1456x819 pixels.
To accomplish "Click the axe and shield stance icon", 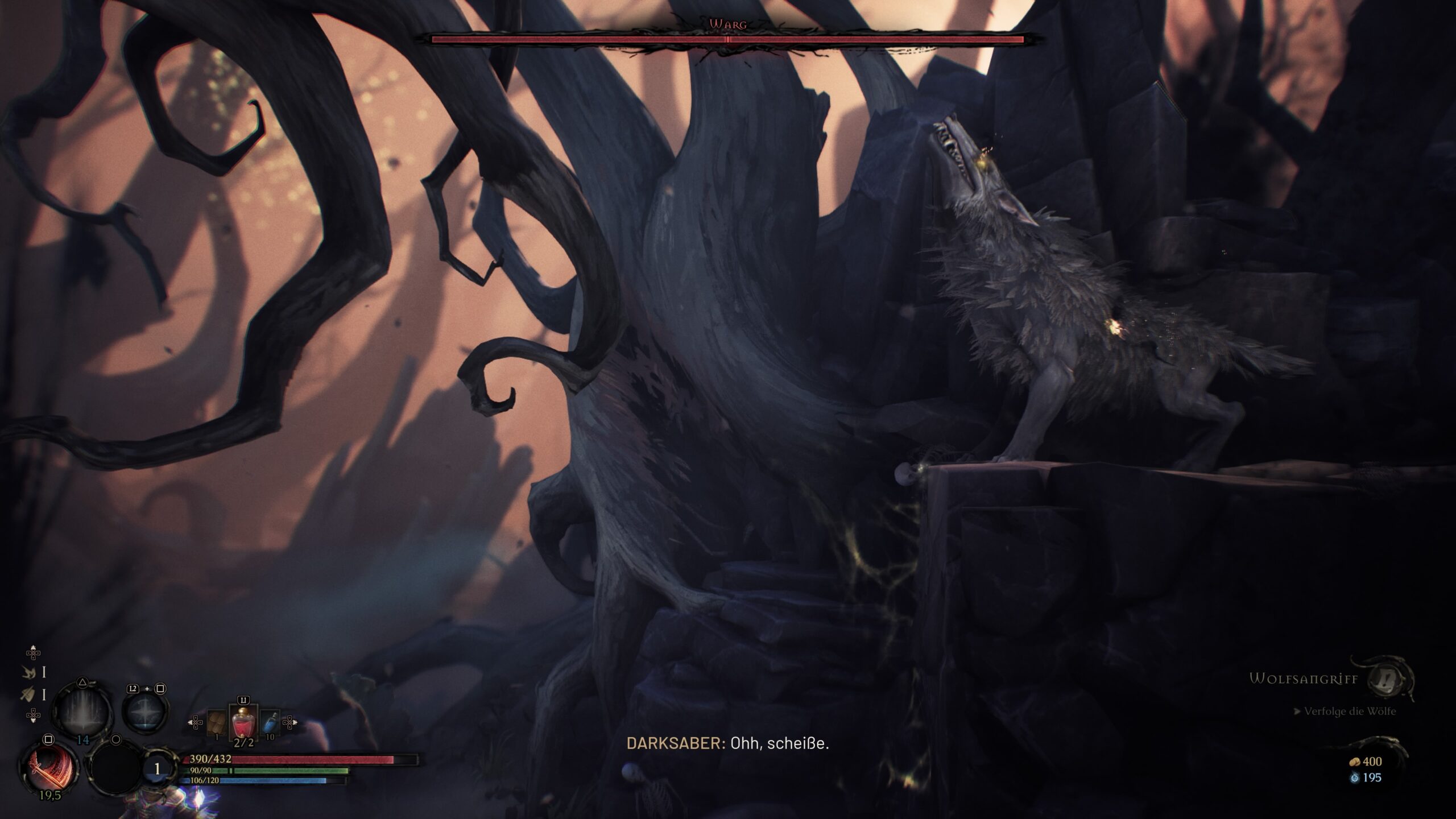I will tap(28, 694).
